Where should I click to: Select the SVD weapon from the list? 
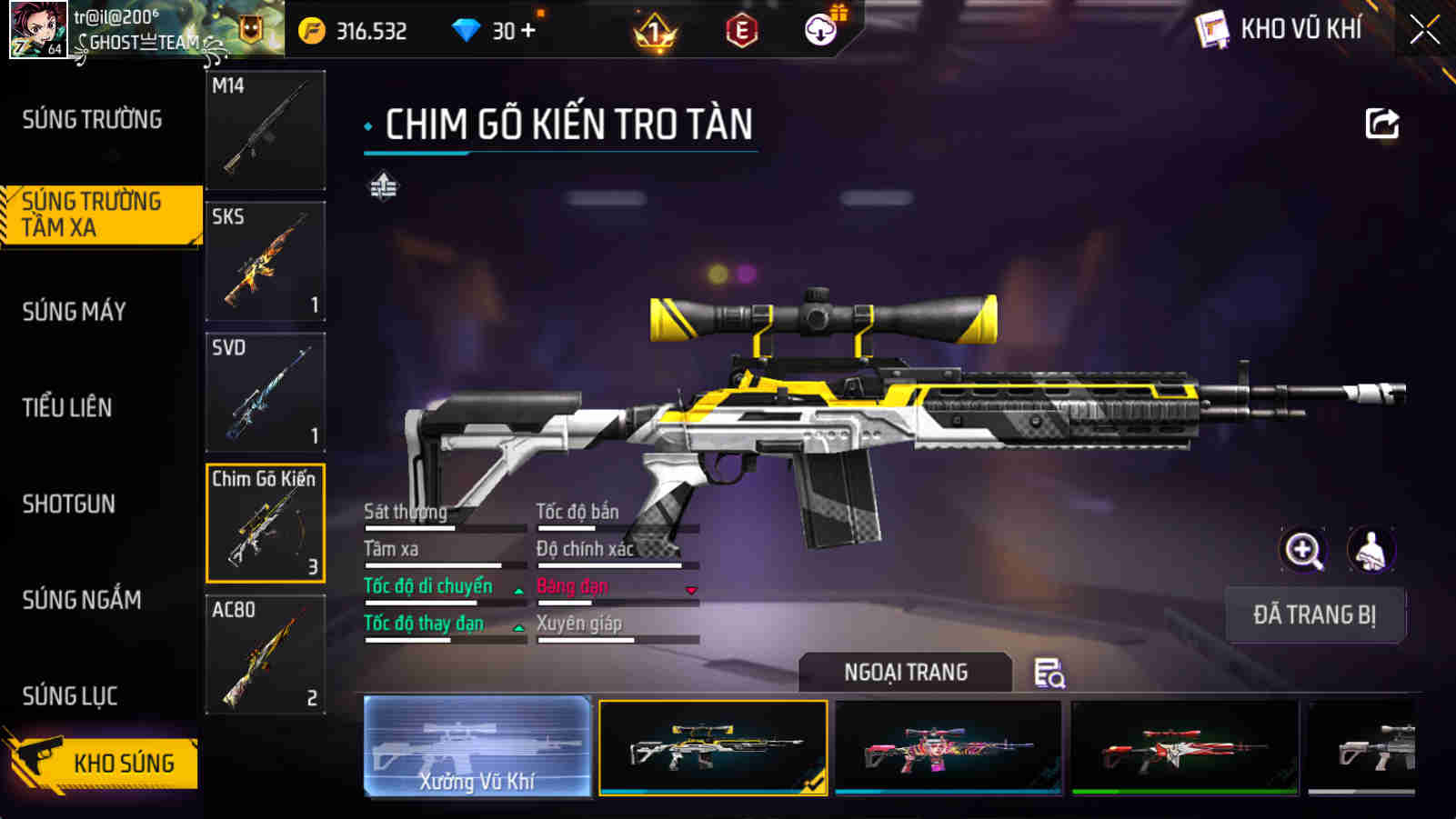tap(265, 391)
